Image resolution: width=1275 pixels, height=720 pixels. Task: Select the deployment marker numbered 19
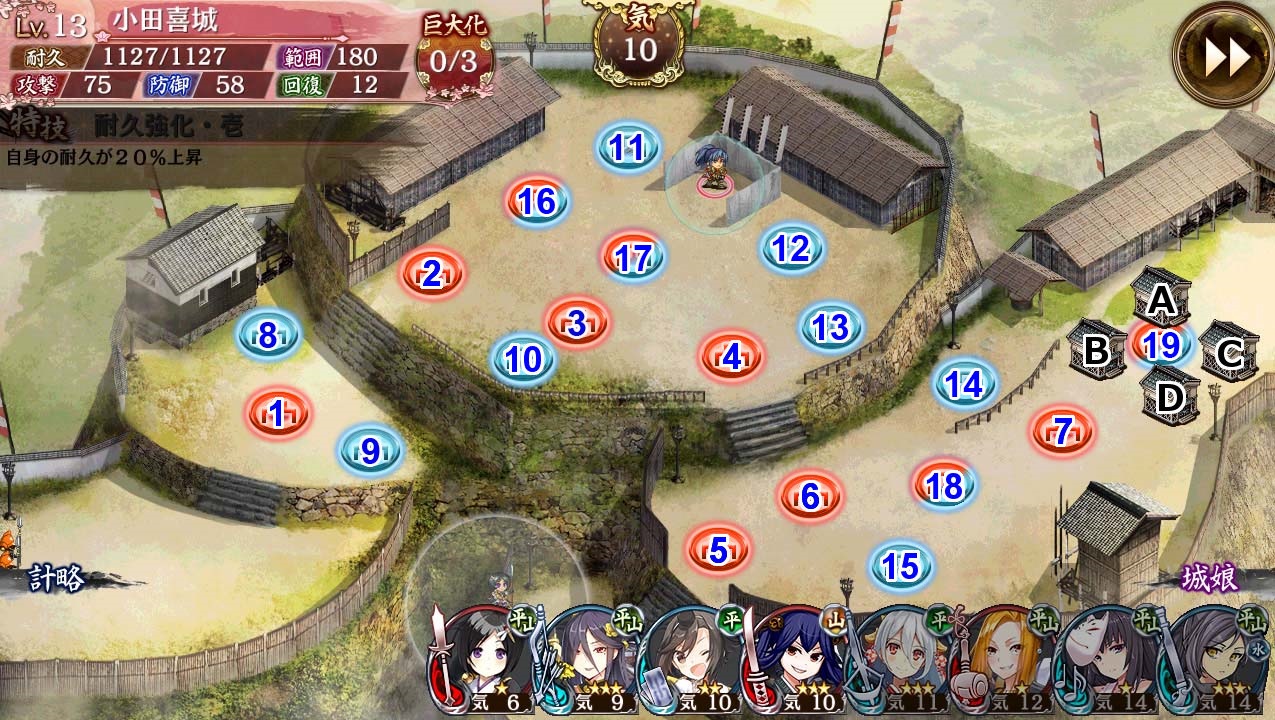pos(1161,346)
